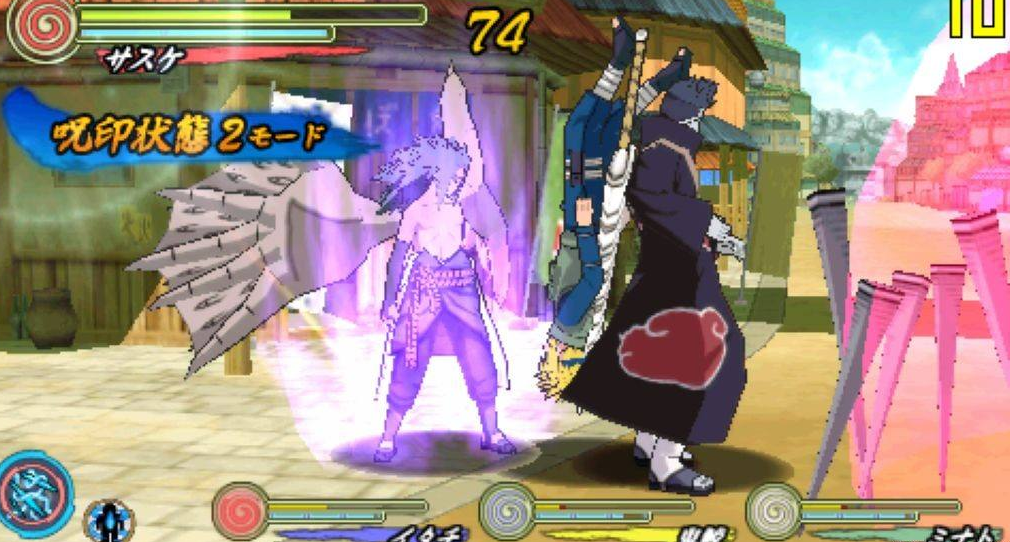This screenshot has height=542, width=1010.
Task: Select Minato's spiral emblem
Action: [x=773, y=510]
